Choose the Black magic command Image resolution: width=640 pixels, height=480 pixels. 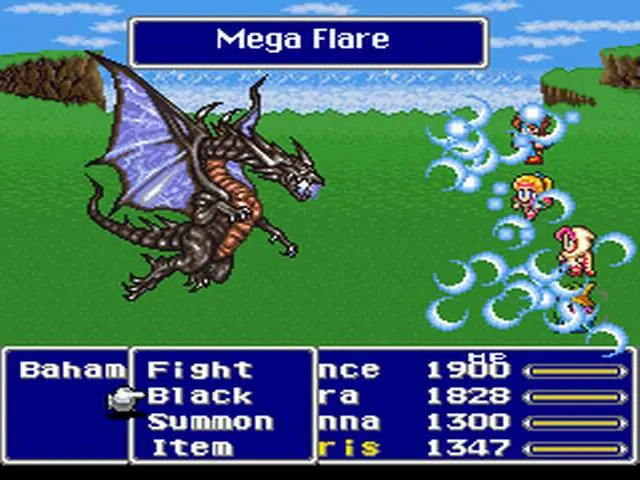[200, 396]
